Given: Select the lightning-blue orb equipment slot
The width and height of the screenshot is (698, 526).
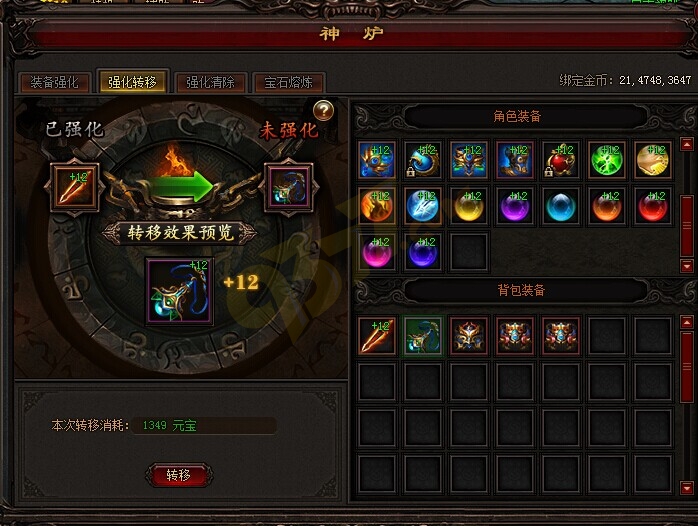Looking at the screenshot, I should pos(423,206).
